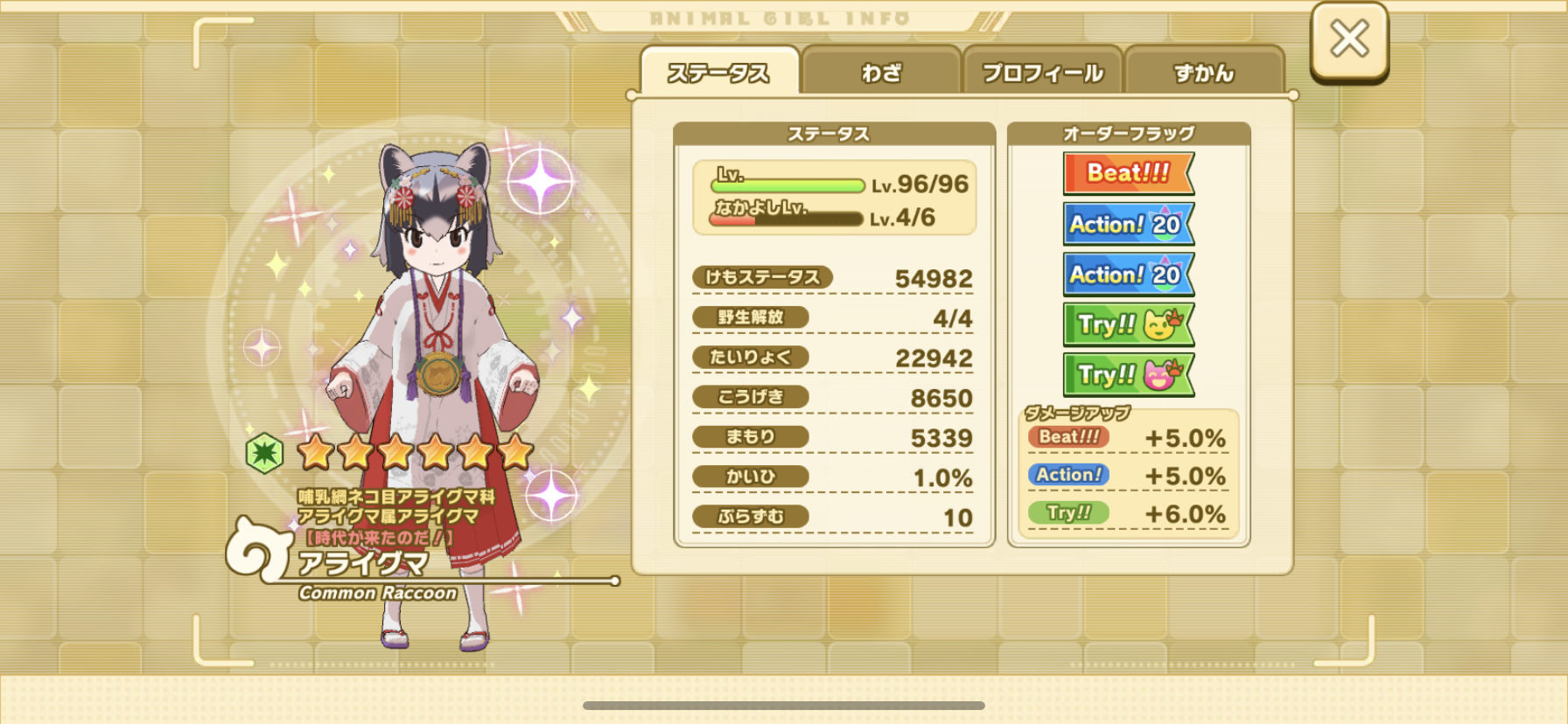The image size is (1568, 724).
Task: Show the ずかん tab
Action: click(x=1204, y=73)
